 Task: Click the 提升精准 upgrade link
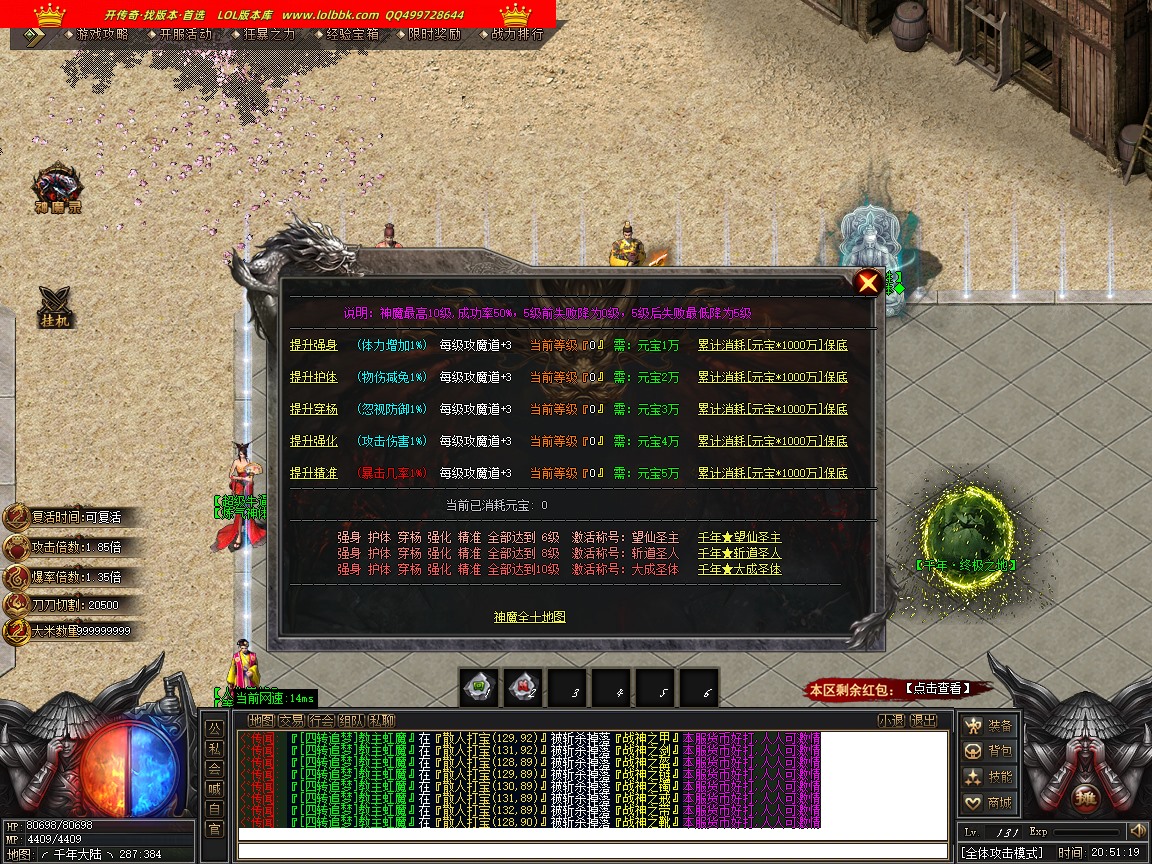click(x=314, y=473)
